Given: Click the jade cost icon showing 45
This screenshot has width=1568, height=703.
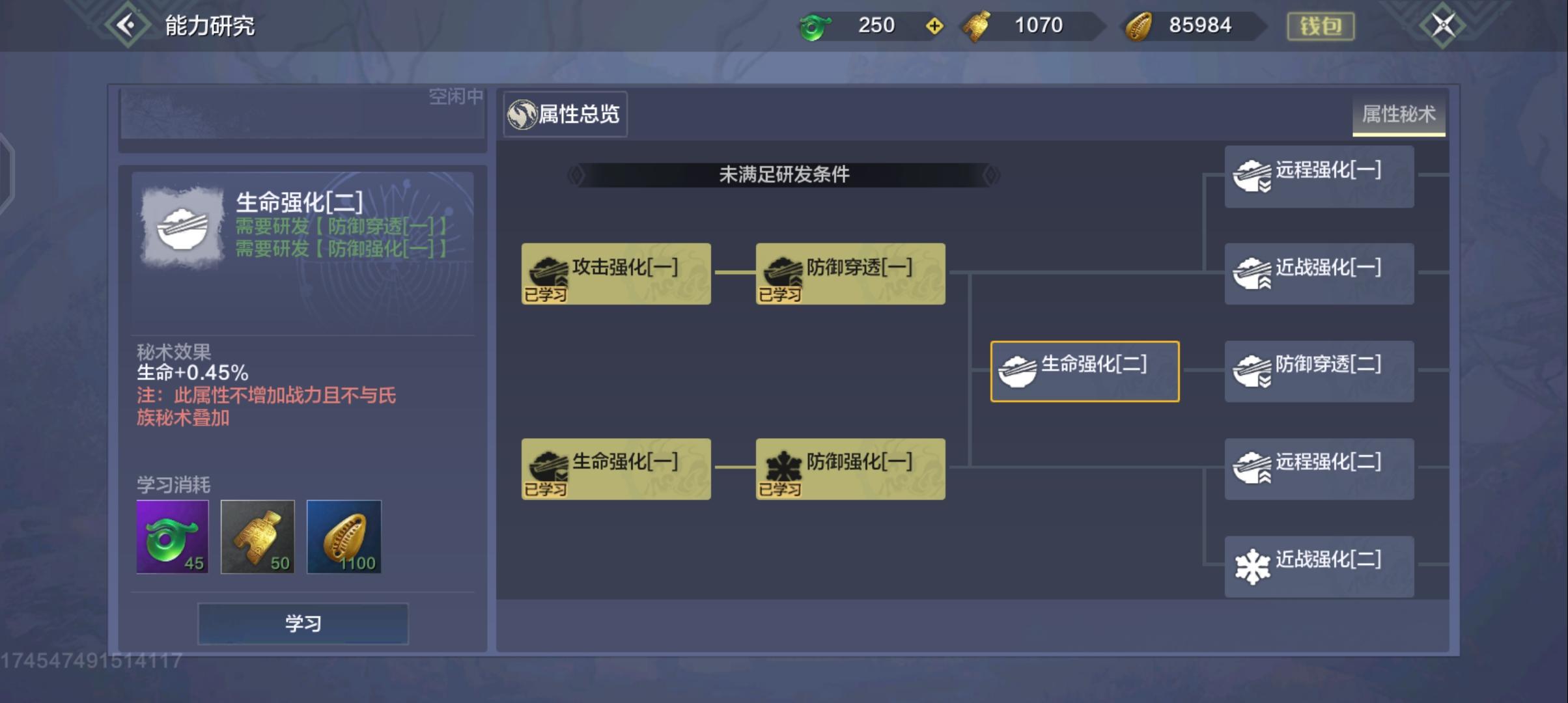Looking at the screenshot, I should [172, 536].
